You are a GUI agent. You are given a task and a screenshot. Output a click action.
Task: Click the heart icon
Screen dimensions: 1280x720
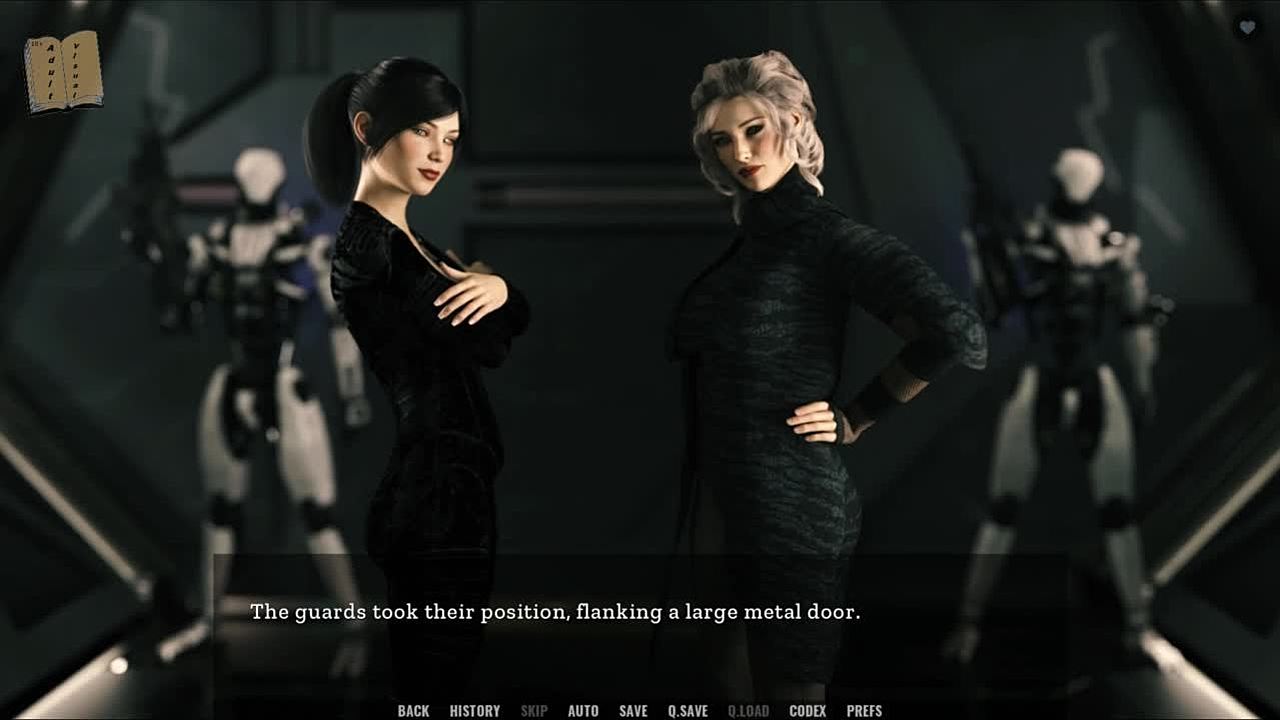[x=1247, y=28]
